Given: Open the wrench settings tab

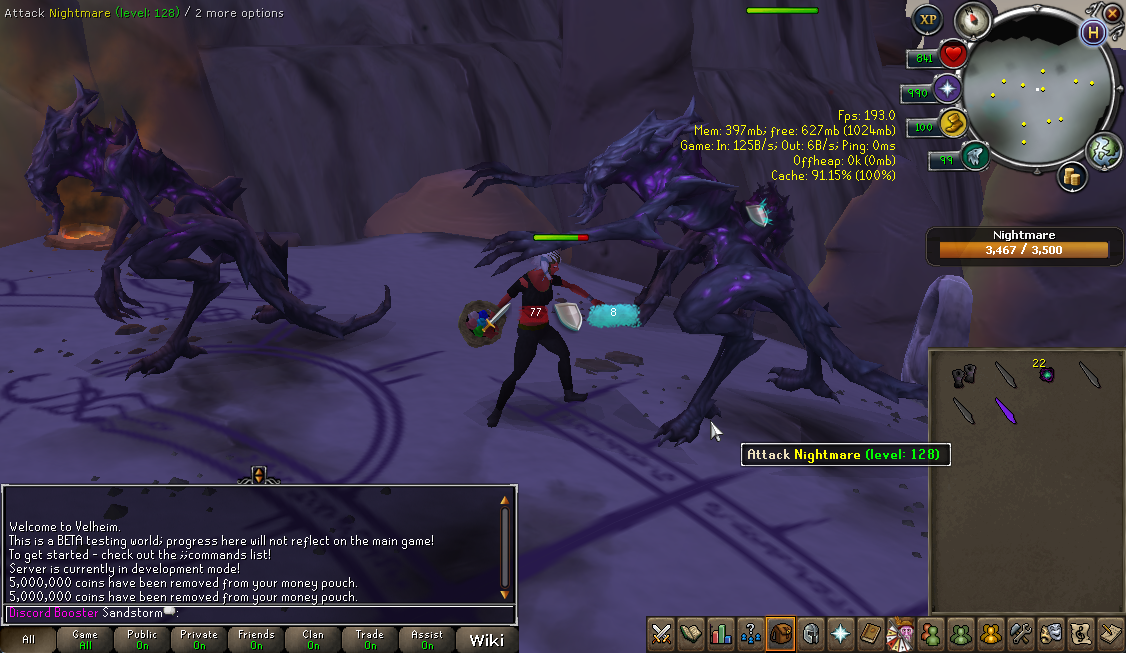Looking at the screenshot, I should pyautogui.click(x=1021, y=633).
